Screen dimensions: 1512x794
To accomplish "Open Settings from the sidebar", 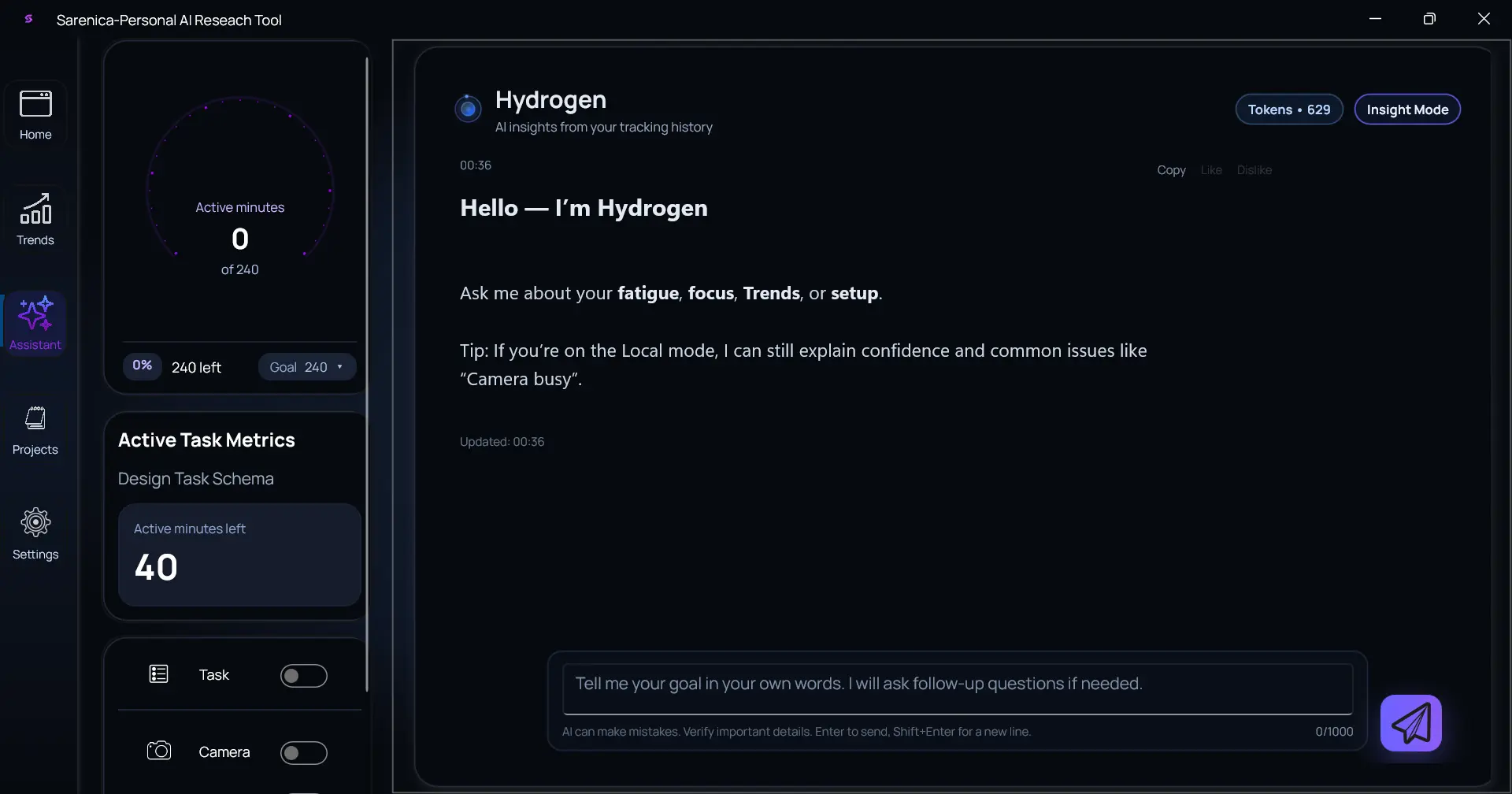I will [x=35, y=532].
